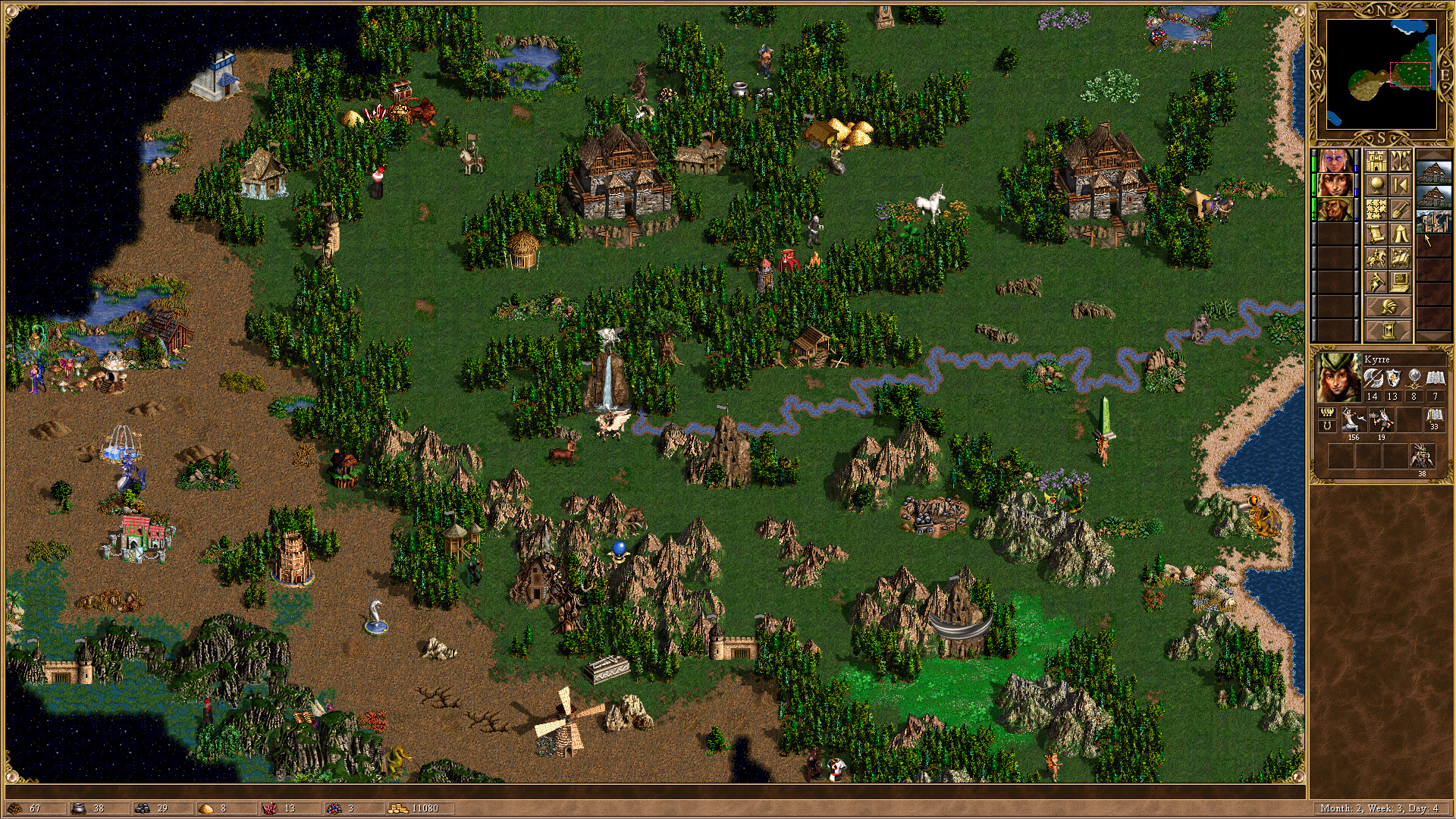Open View World with the globe button
Viewport: 1456px width, 819px height.
pyautogui.click(x=1376, y=185)
